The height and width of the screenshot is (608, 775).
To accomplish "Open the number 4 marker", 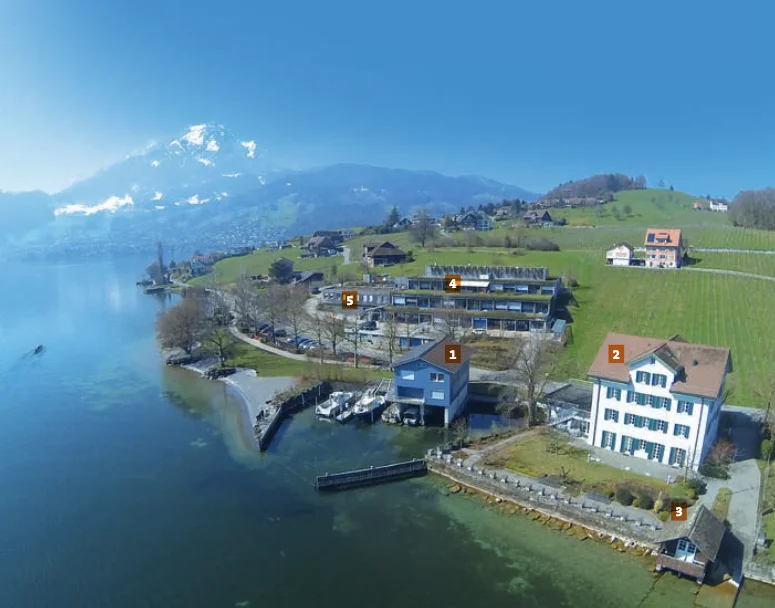I will click(x=452, y=283).
